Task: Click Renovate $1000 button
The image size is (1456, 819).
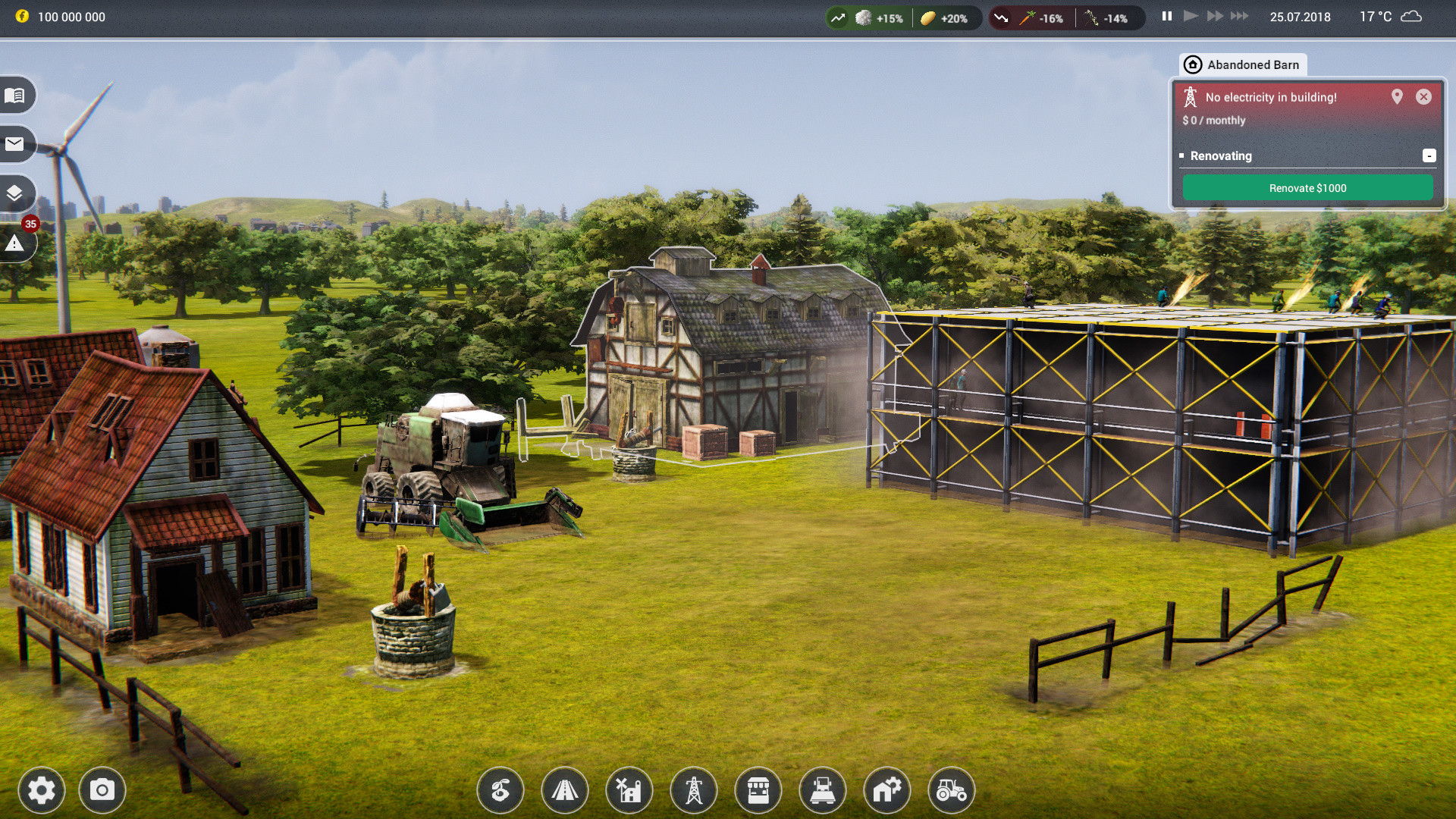Action: (1308, 187)
